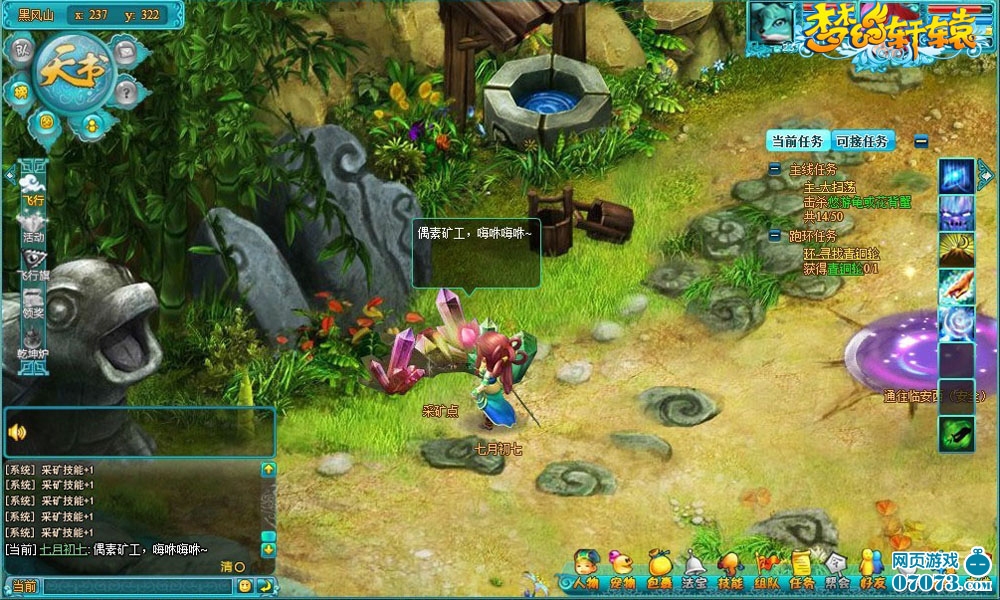Toggle the chat speaker horn icon
This screenshot has height=600, width=1000.
tap(17, 432)
